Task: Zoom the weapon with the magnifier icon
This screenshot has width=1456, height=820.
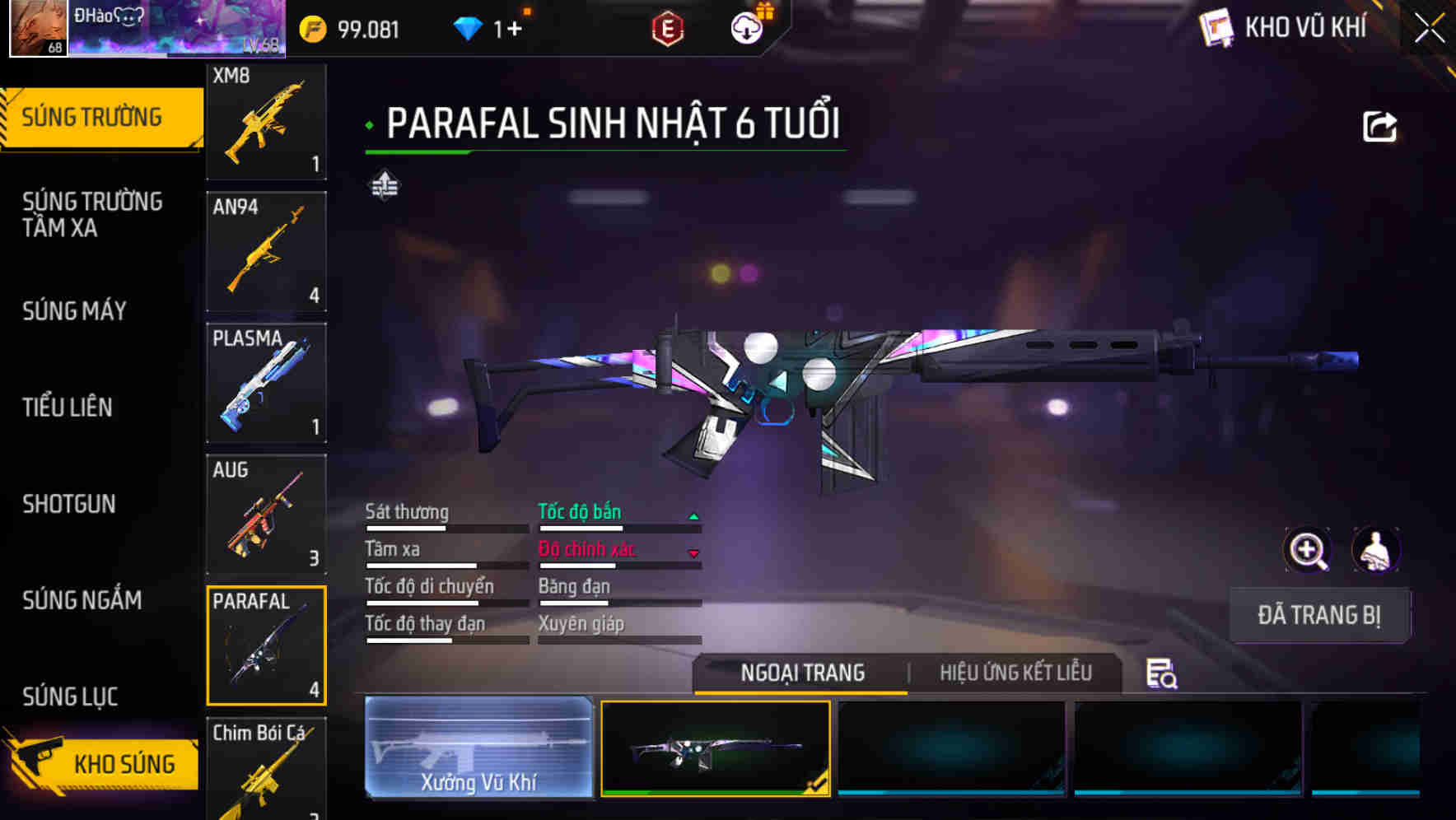Action: pyautogui.click(x=1306, y=550)
